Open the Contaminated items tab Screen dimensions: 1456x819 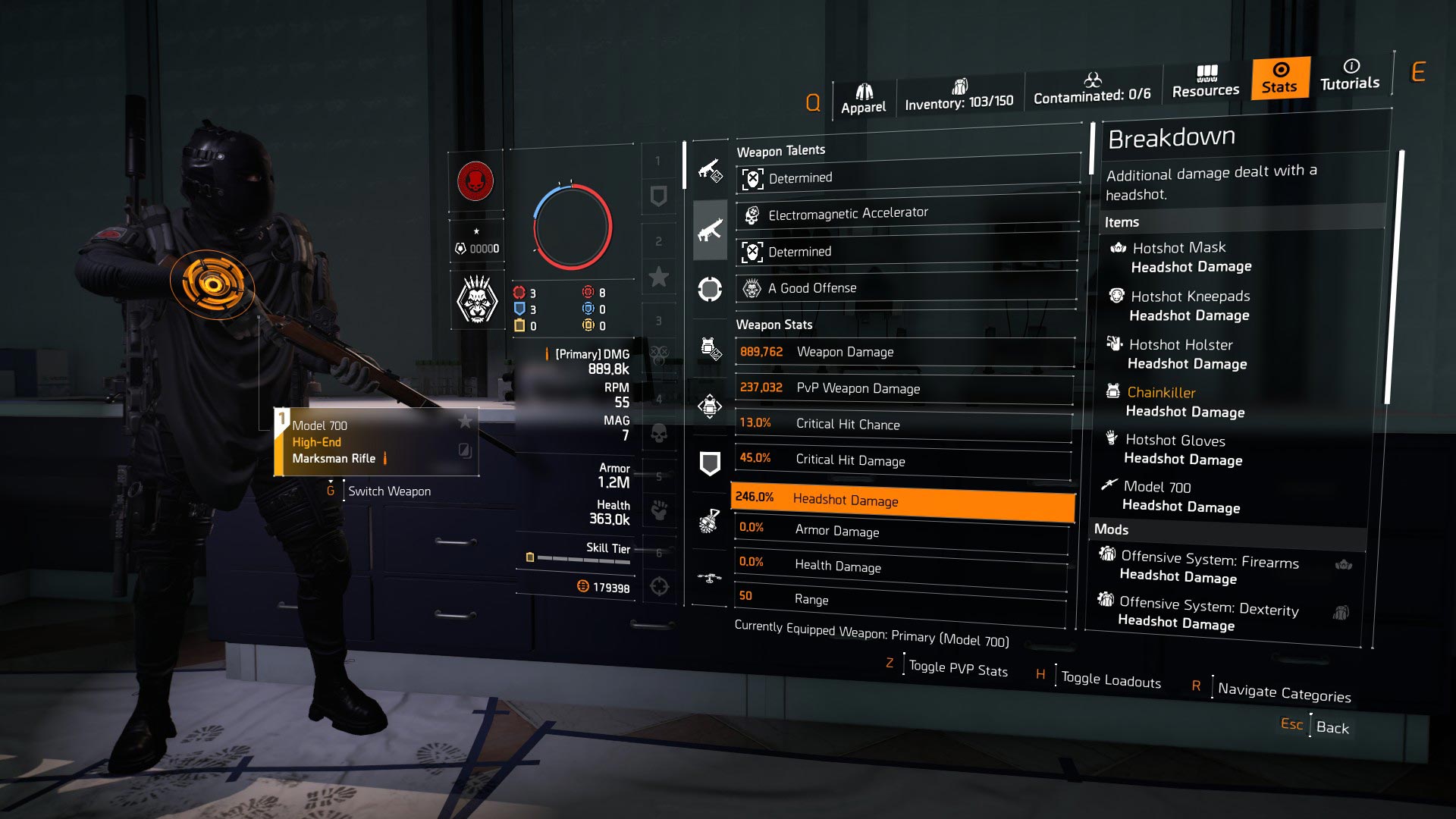click(1091, 89)
